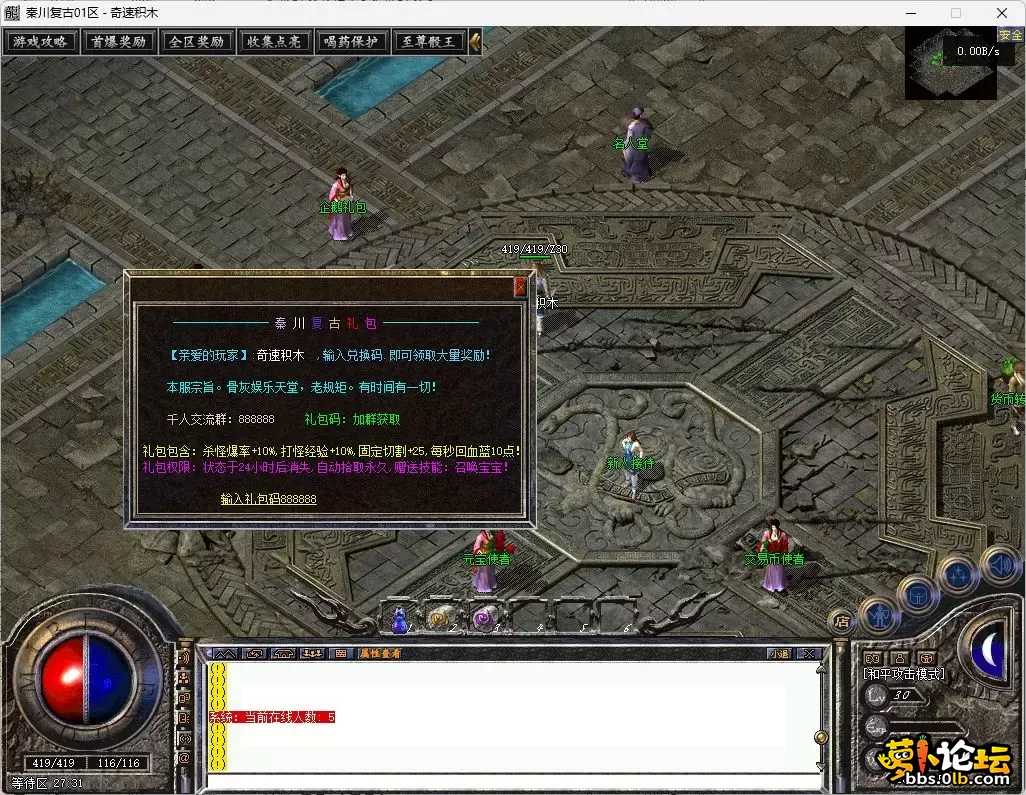Close the chat panel with the X button

[809, 653]
